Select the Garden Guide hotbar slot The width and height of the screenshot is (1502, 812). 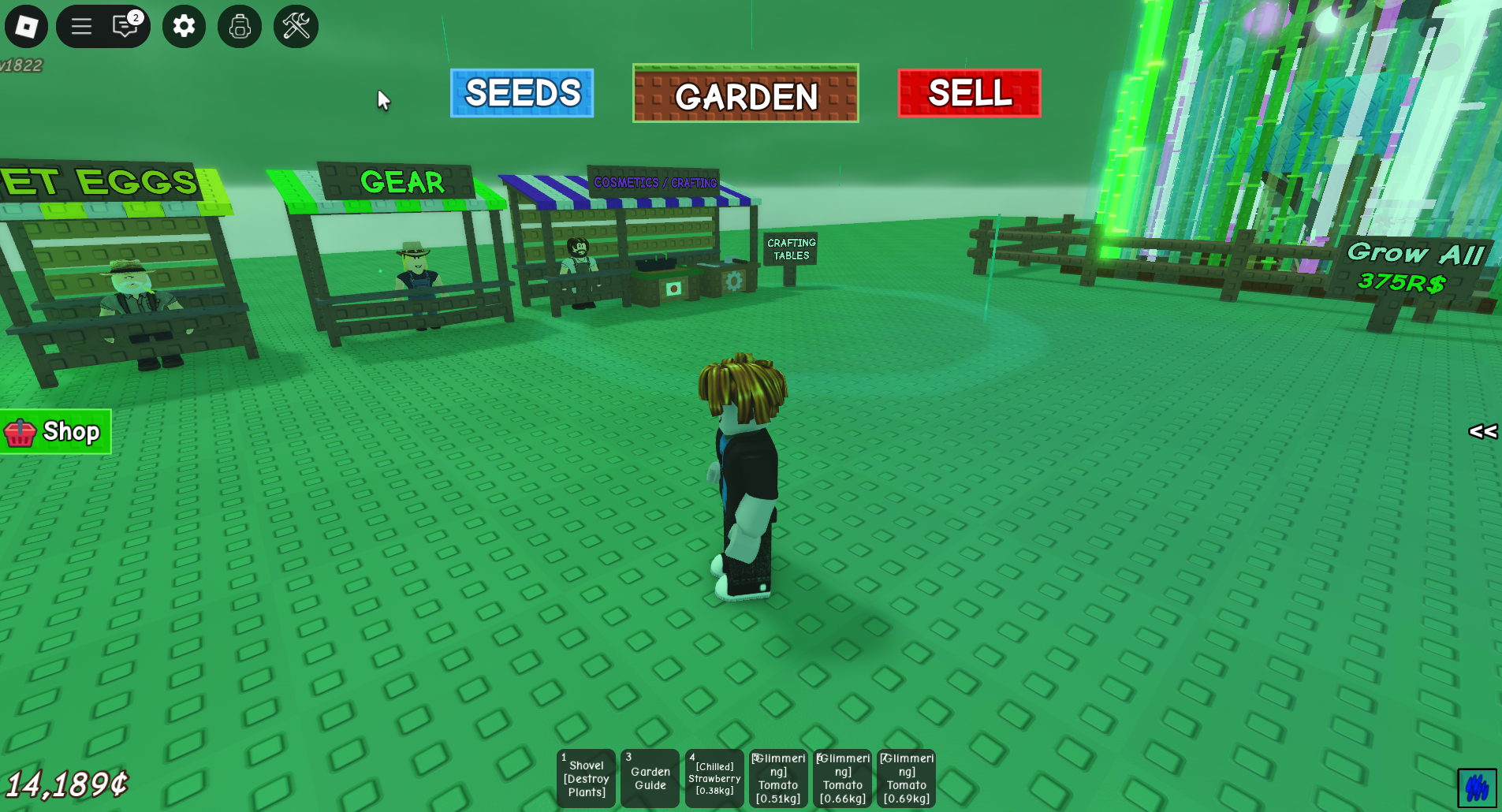click(650, 778)
